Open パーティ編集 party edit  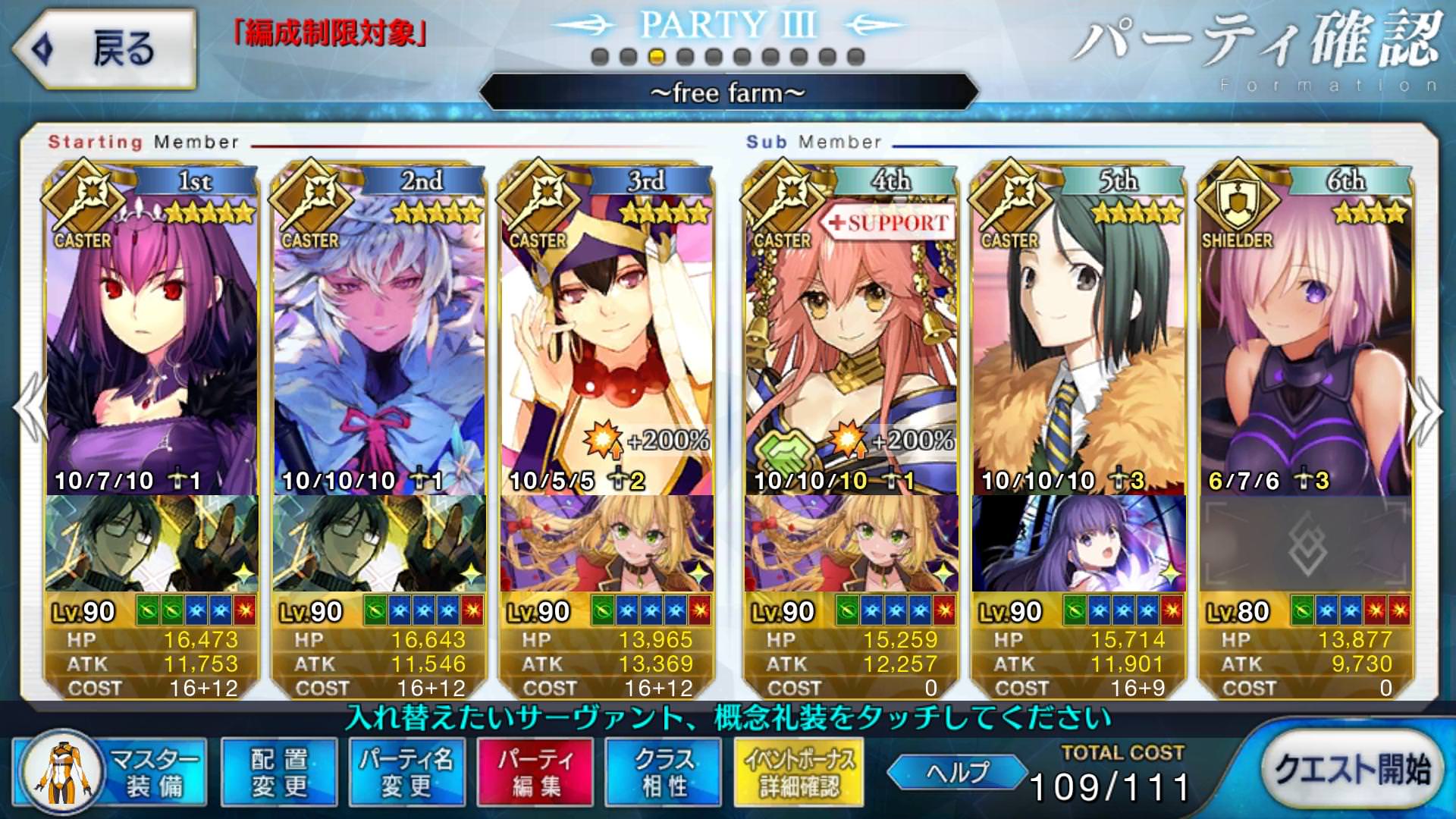pyautogui.click(x=535, y=772)
